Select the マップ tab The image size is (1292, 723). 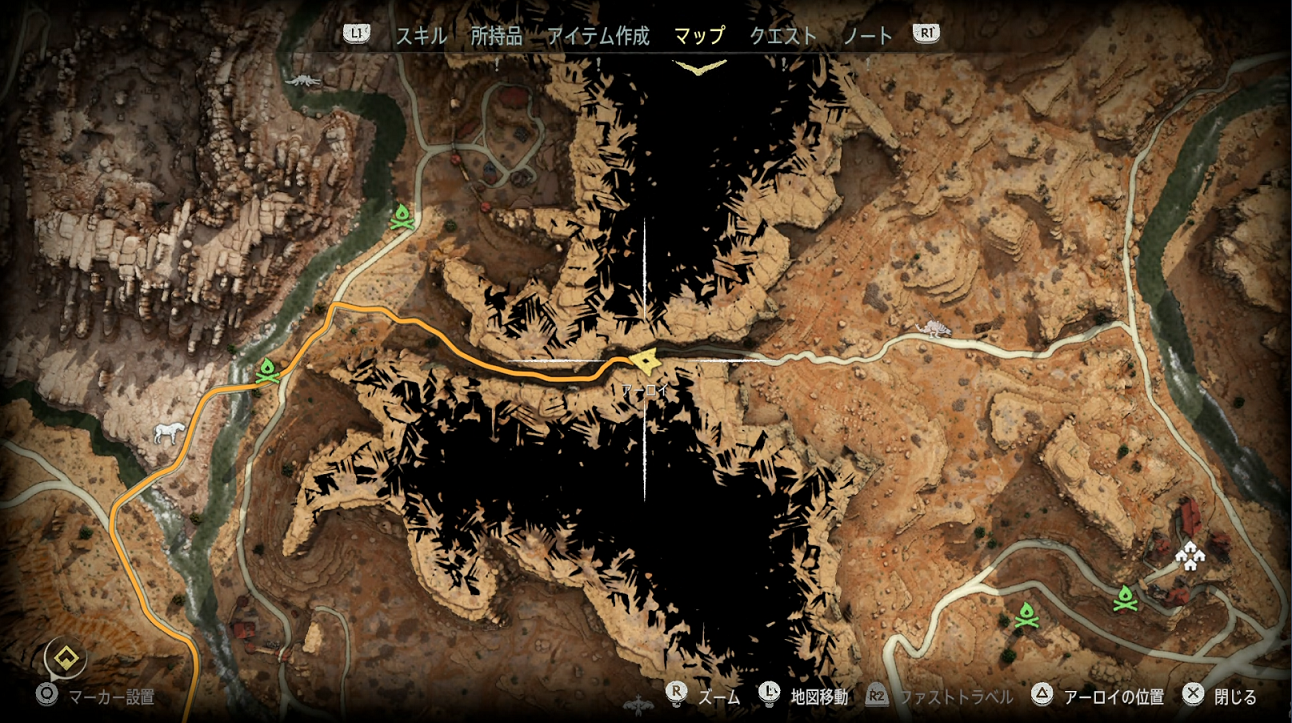click(x=699, y=36)
